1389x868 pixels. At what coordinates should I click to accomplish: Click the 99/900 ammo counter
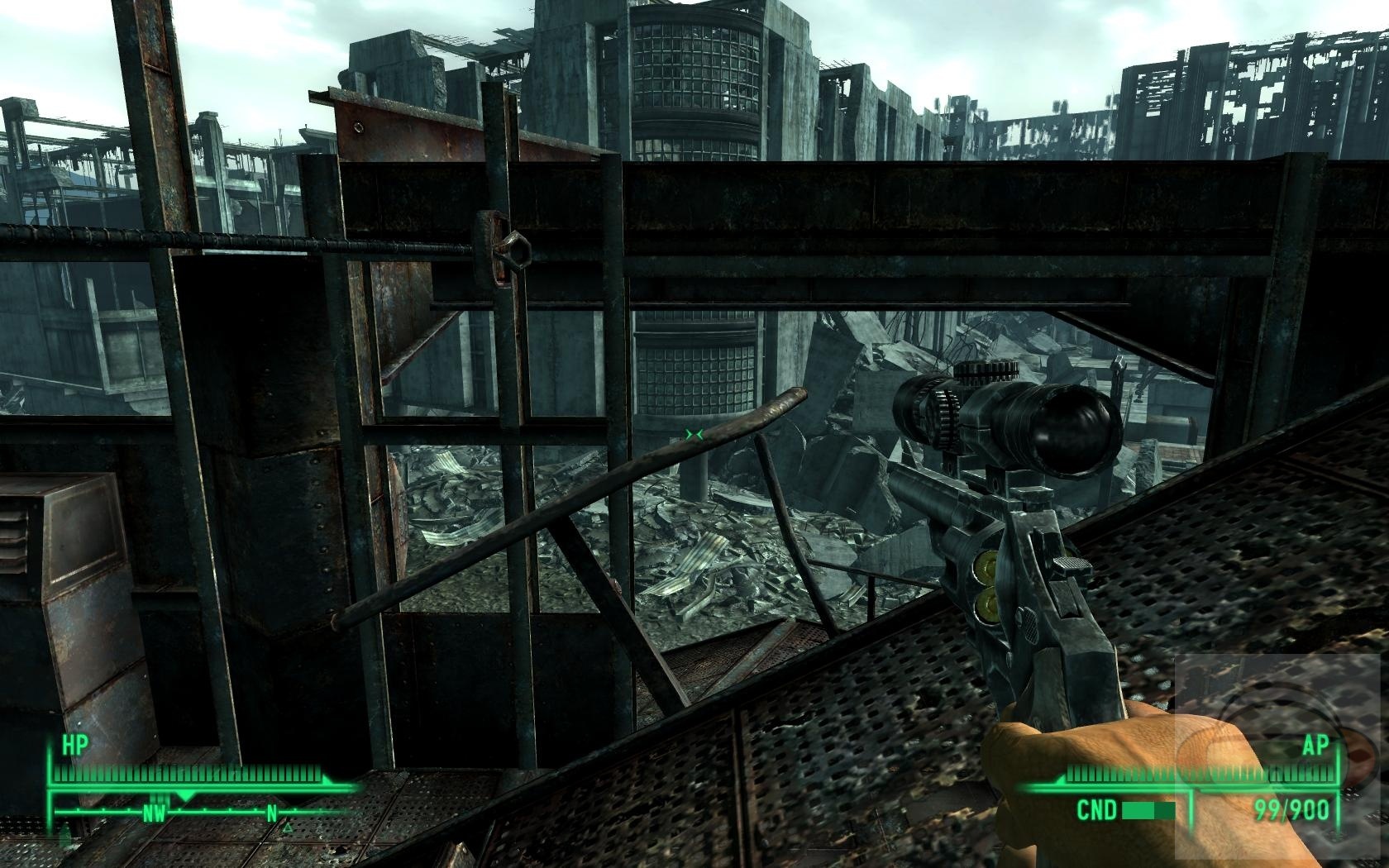[1291, 808]
